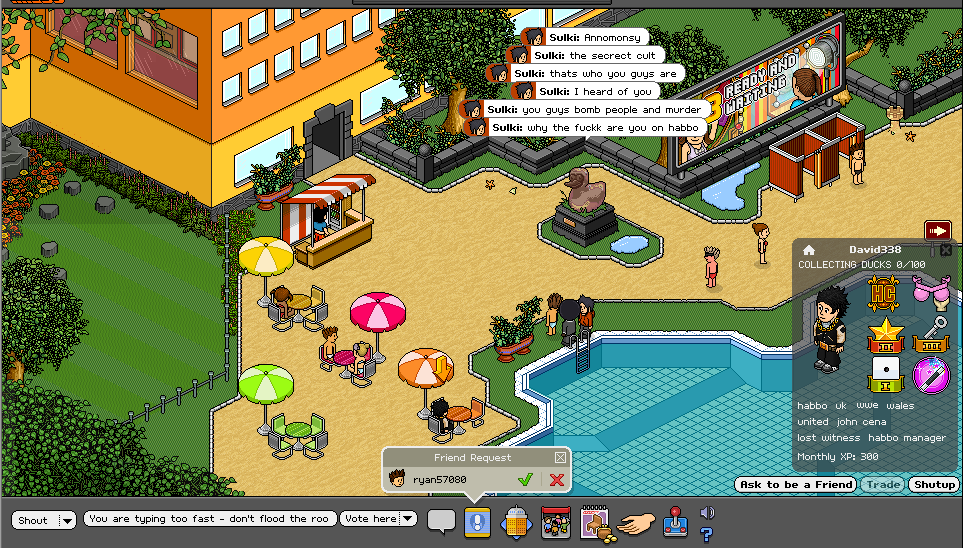Toggle sound with the speaker icon
The image size is (963, 548).
click(707, 513)
